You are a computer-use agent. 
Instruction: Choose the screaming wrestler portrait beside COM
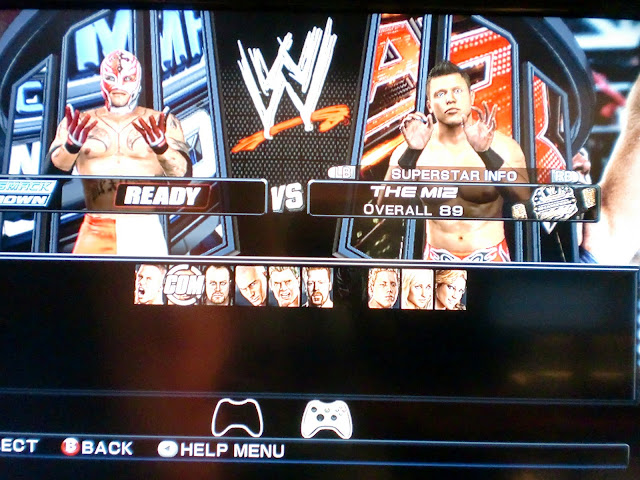click(x=150, y=286)
